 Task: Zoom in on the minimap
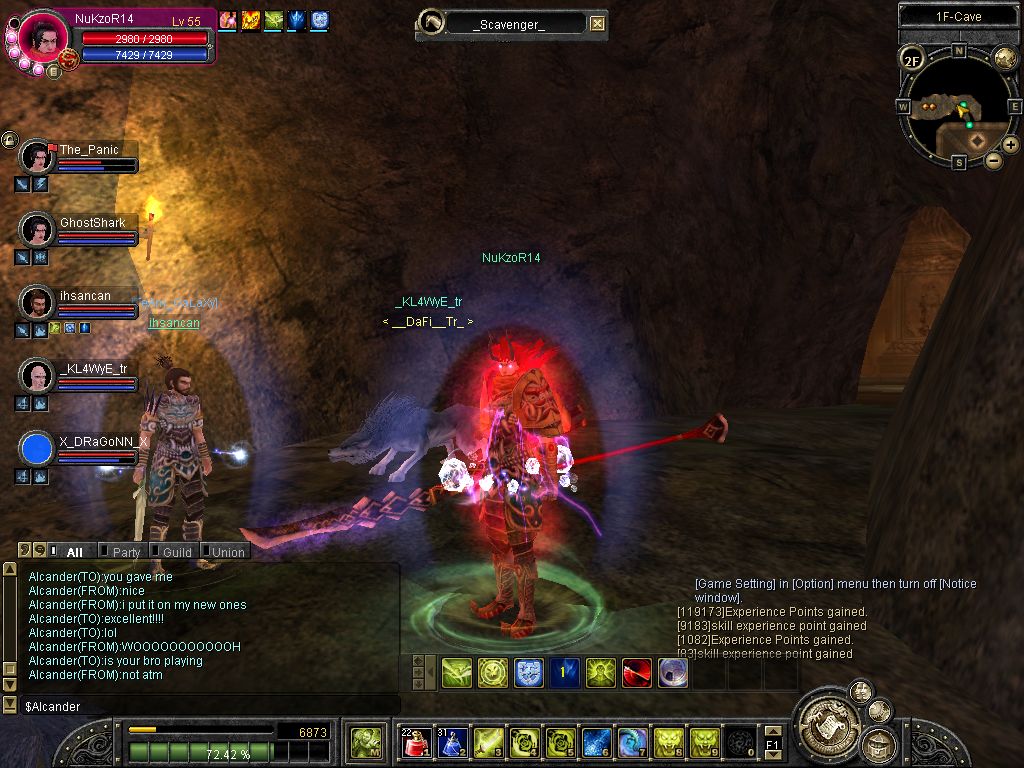coord(1011,145)
